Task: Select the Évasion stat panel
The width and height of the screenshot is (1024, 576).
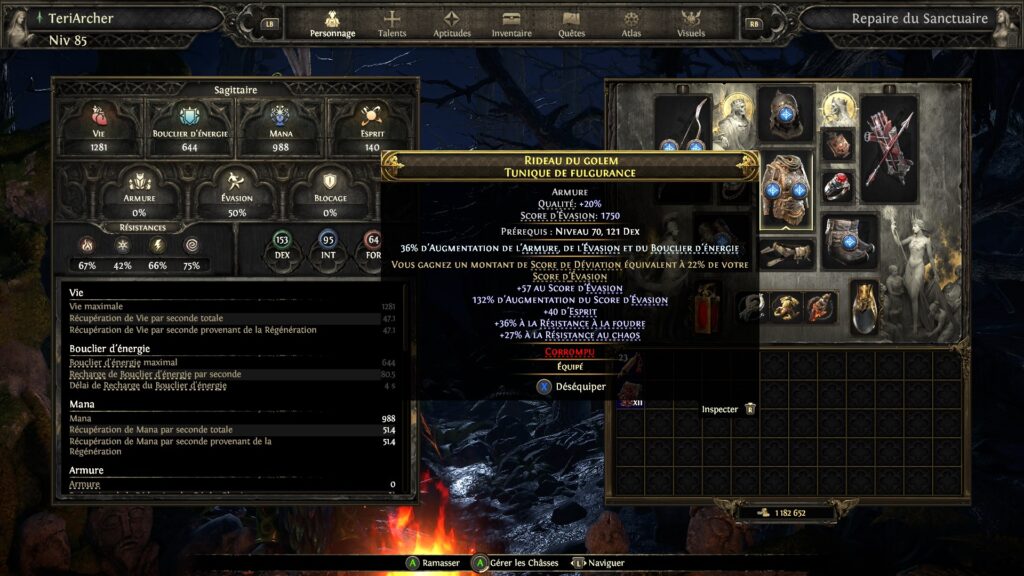Action: (x=236, y=191)
